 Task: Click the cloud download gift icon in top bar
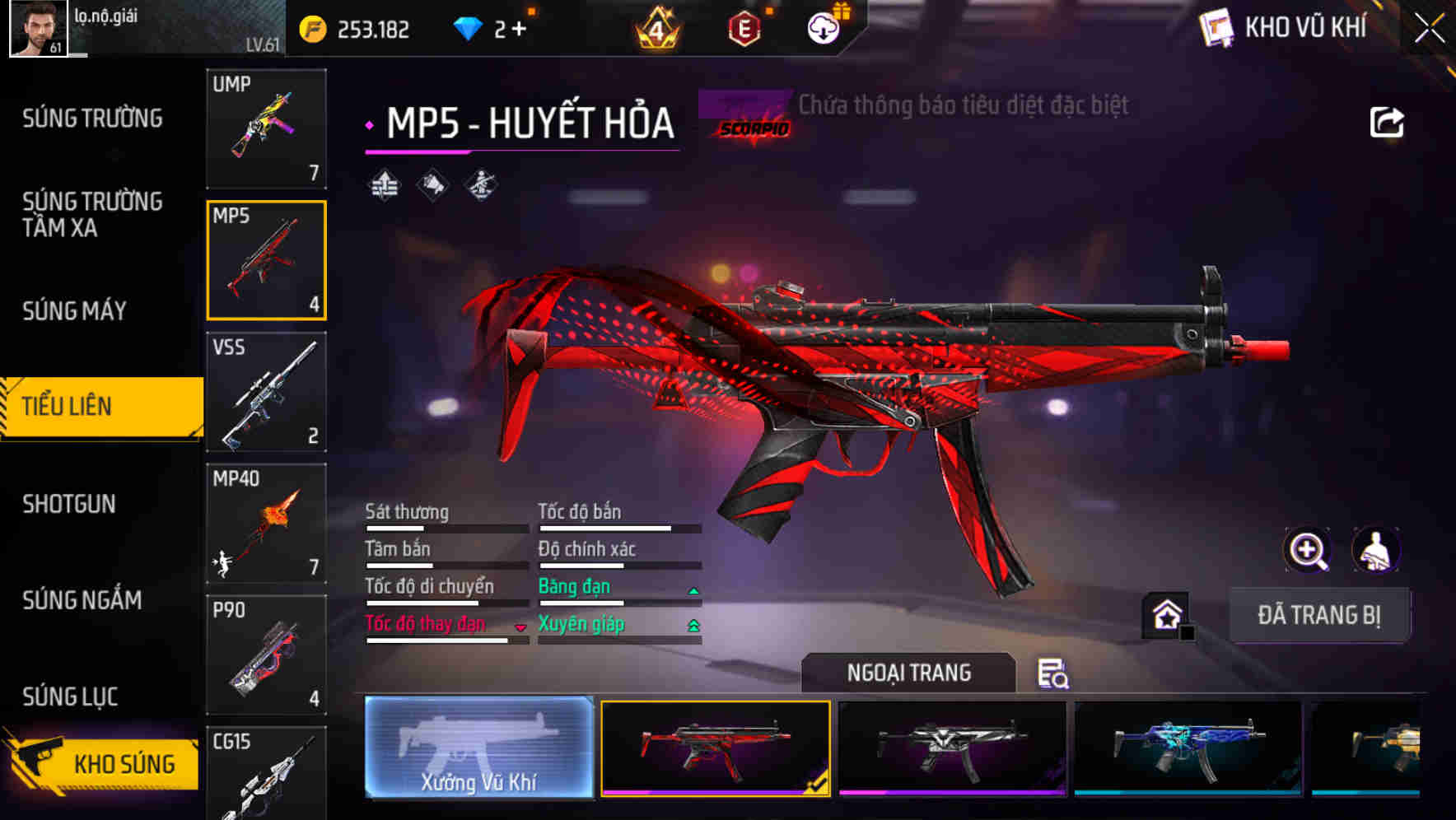click(821, 27)
